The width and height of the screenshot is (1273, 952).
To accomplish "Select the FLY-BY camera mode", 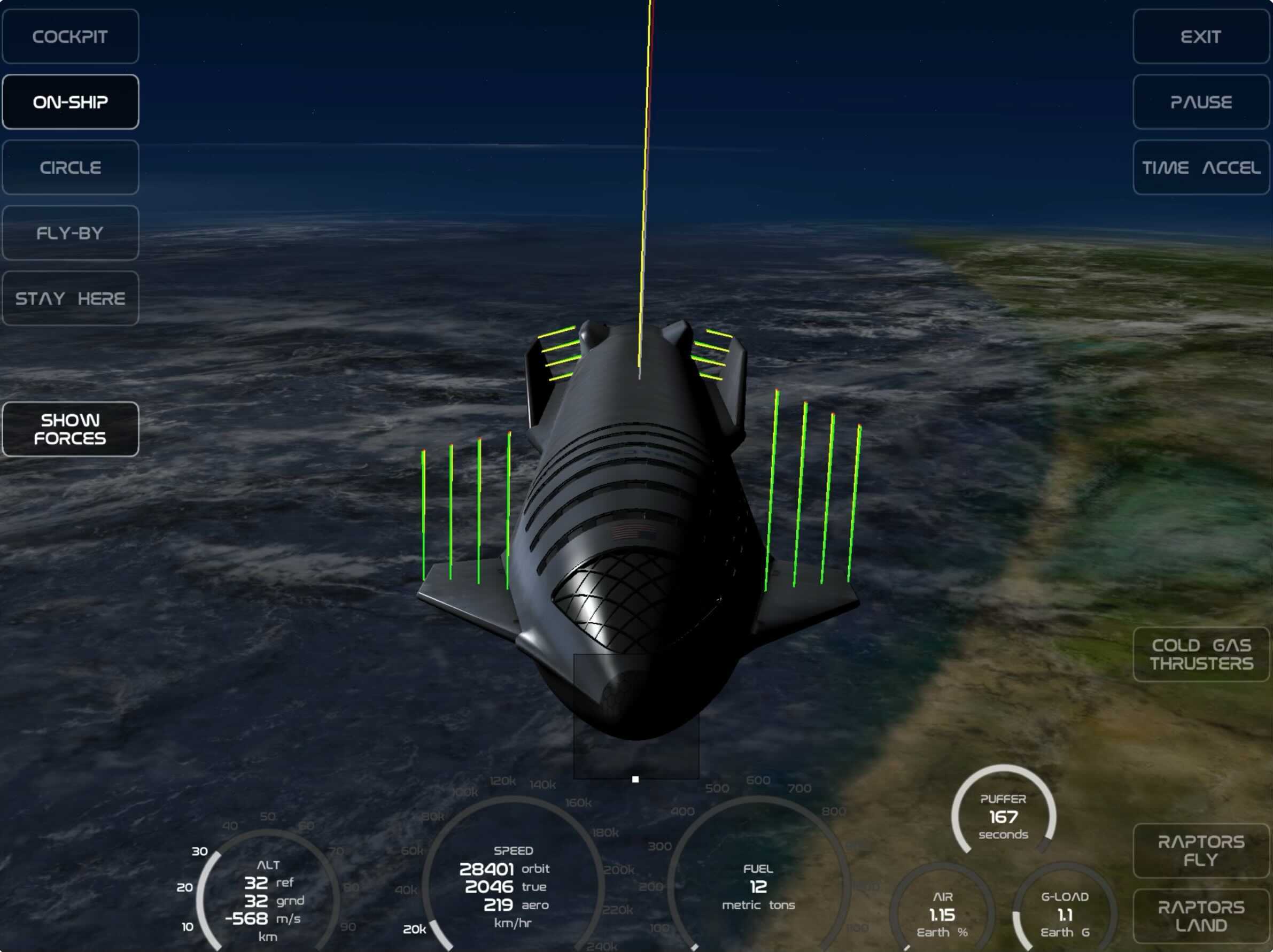I will pos(70,233).
